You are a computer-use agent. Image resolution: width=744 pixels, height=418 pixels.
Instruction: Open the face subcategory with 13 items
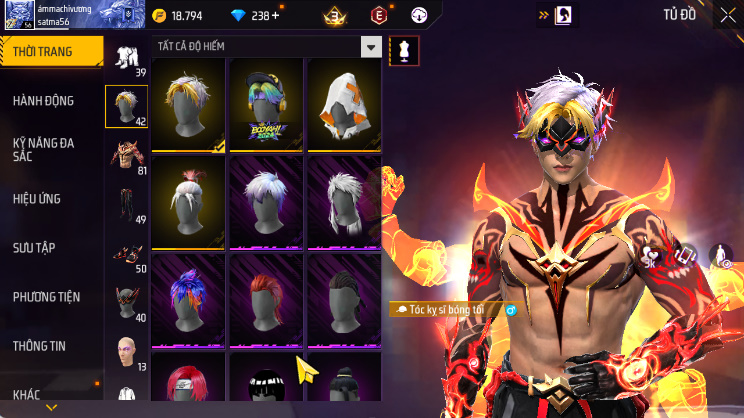[127, 351]
